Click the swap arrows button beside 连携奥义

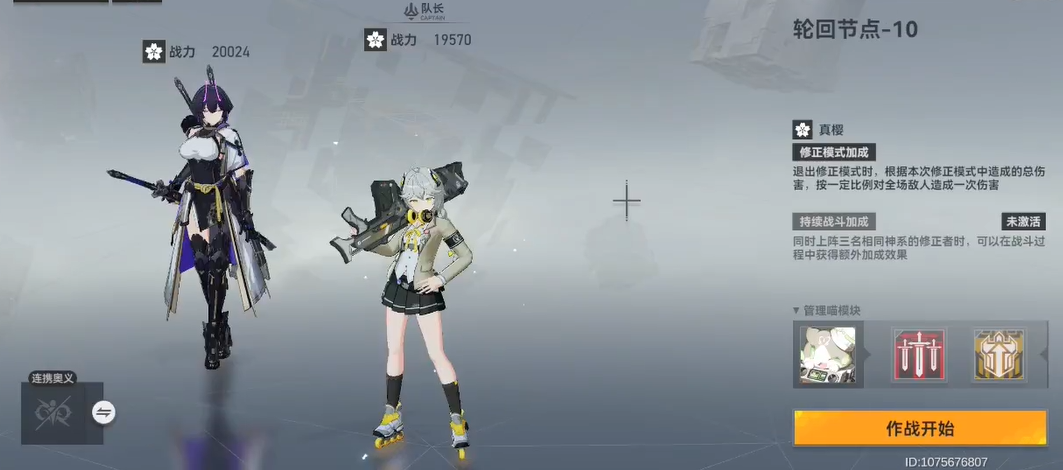tap(104, 412)
